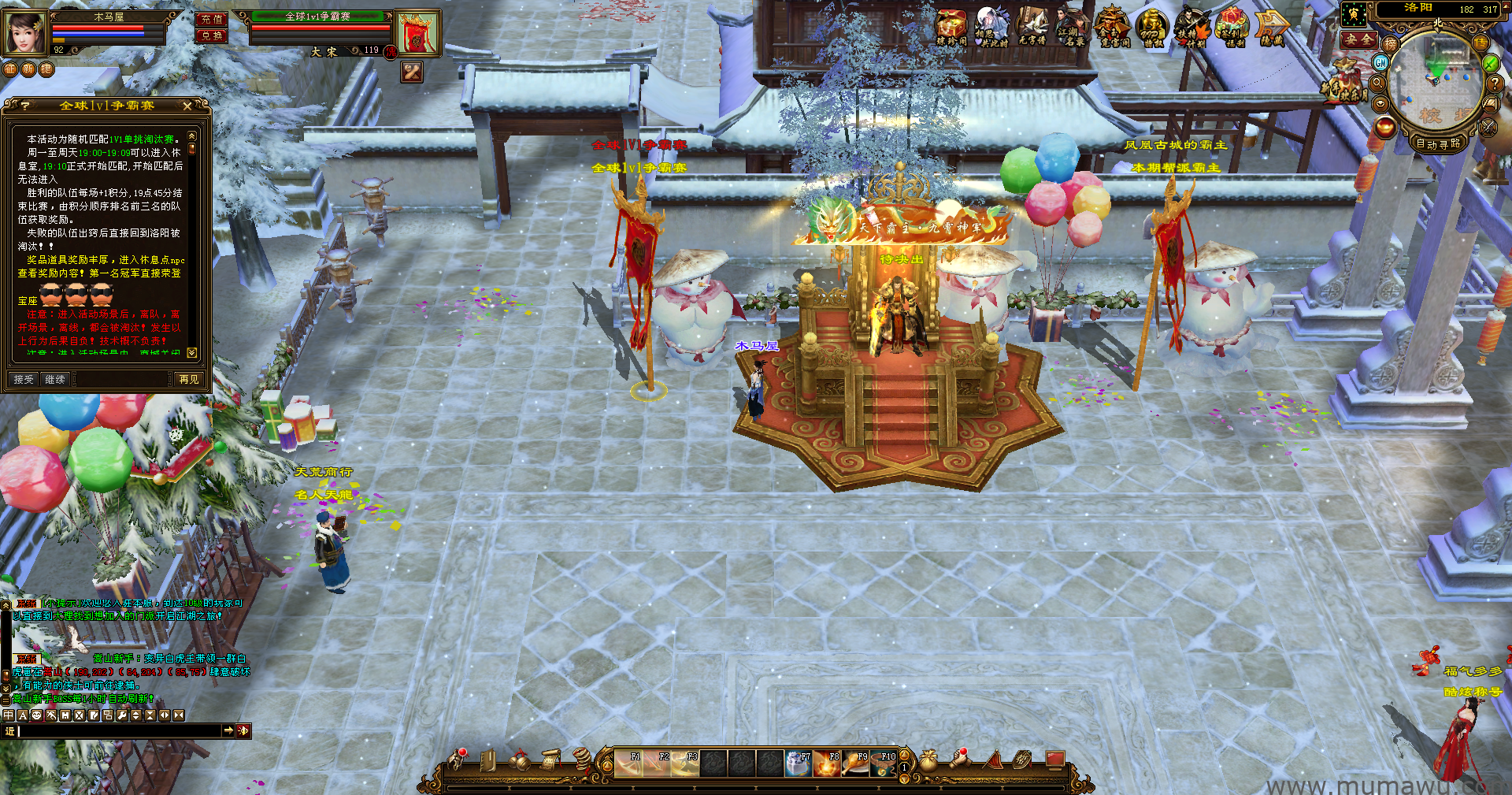Click the magnifier icon beside the minimap
The image size is (1512, 795).
pos(1378,83)
